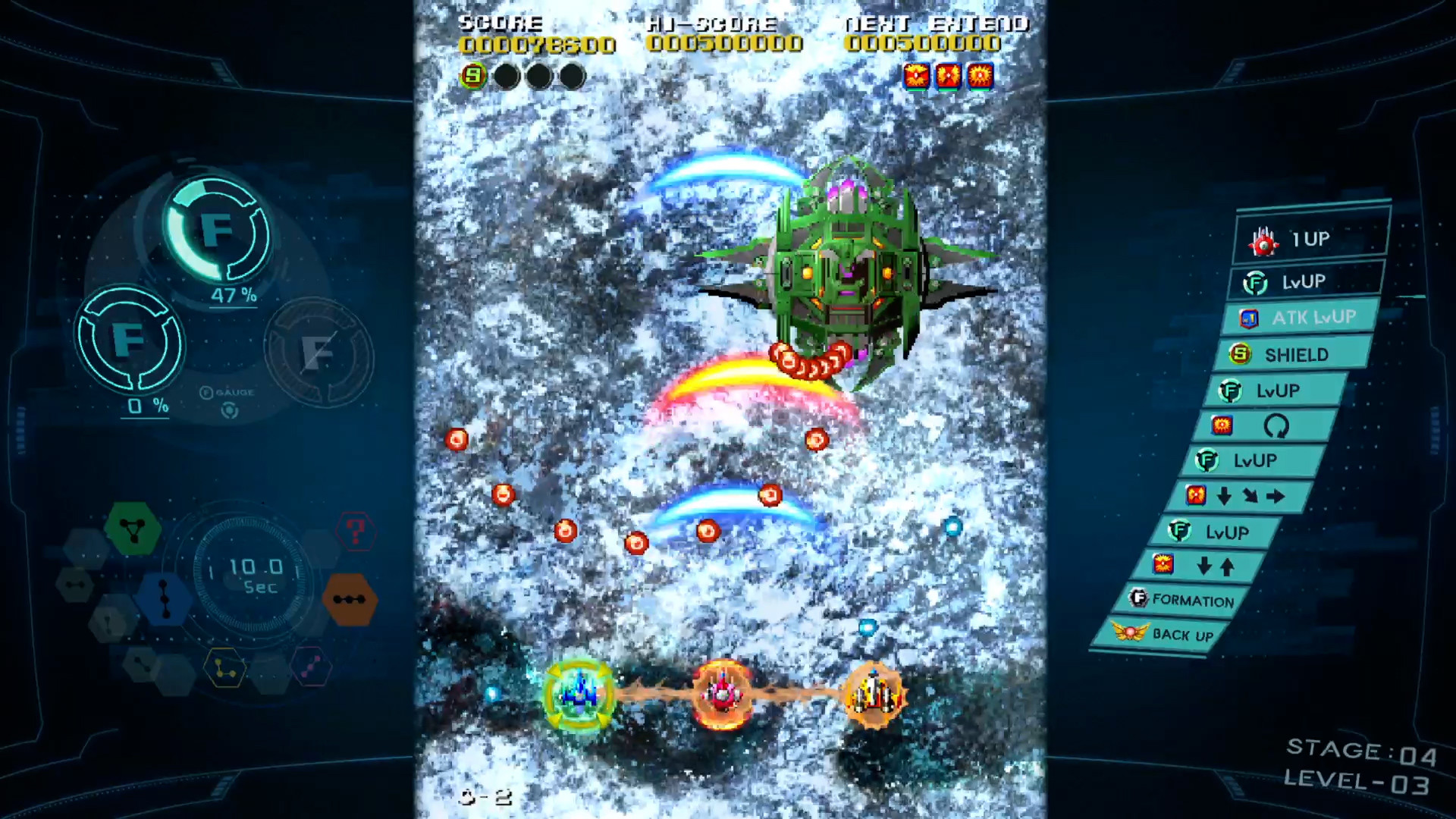
Task: Click the leftmost bomb stock icon under NEXT EXTEND
Action: pos(917,76)
